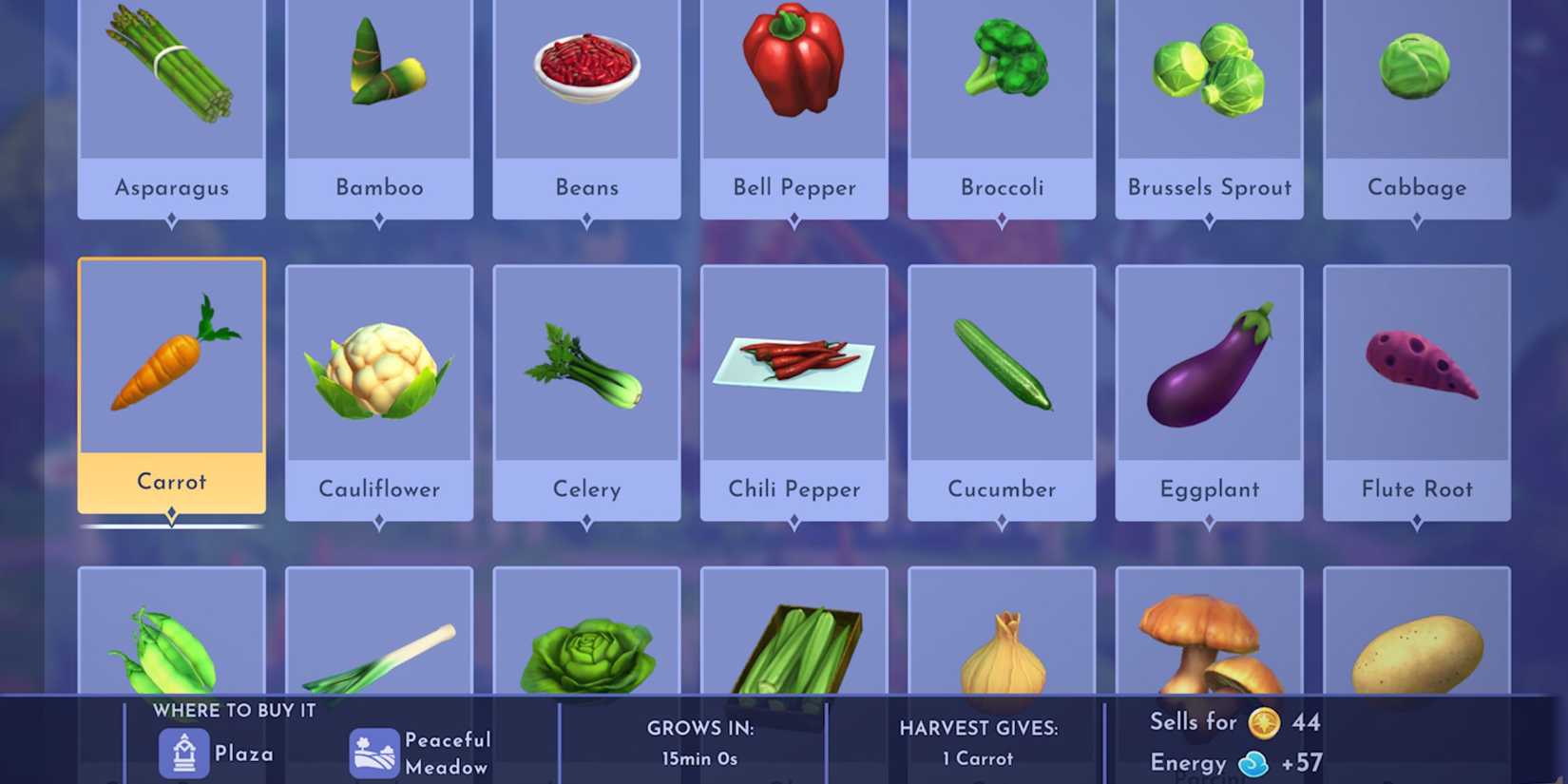Click the diamond marker under Bamboo
1568x784 pixels.
(379, 219)
